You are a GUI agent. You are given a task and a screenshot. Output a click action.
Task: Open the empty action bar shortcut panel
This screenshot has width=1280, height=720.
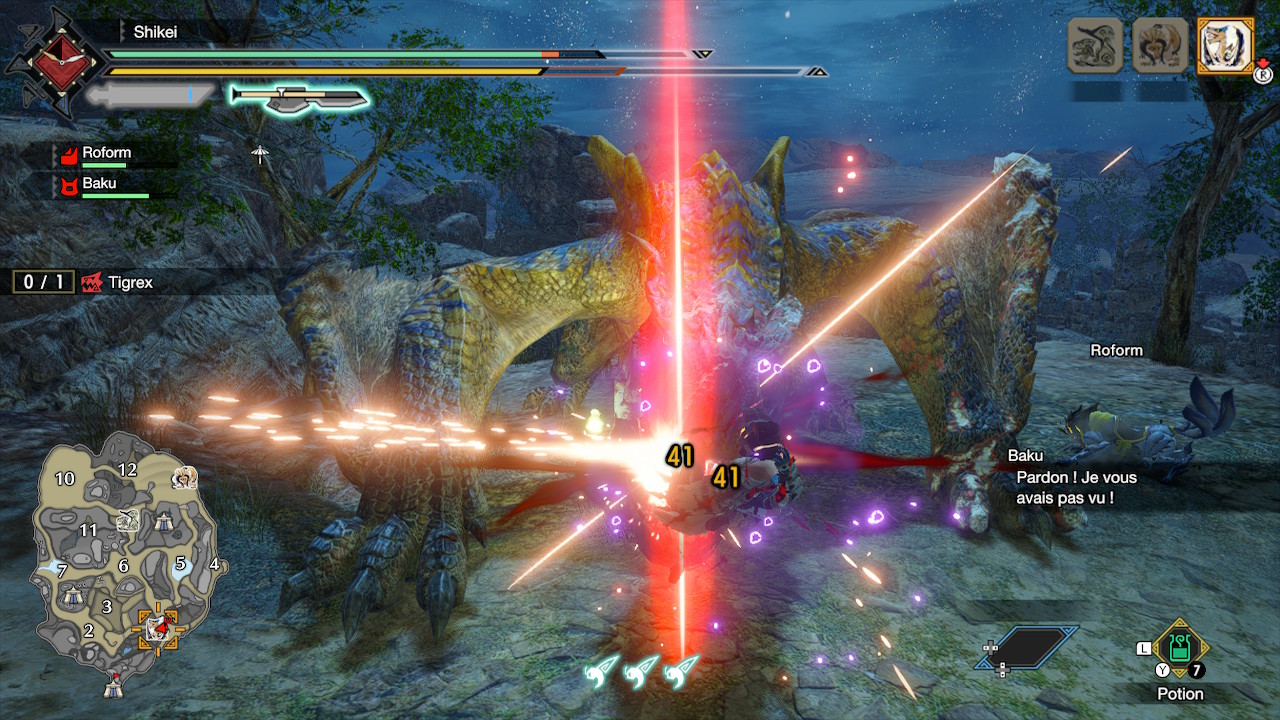(1028, 647)
